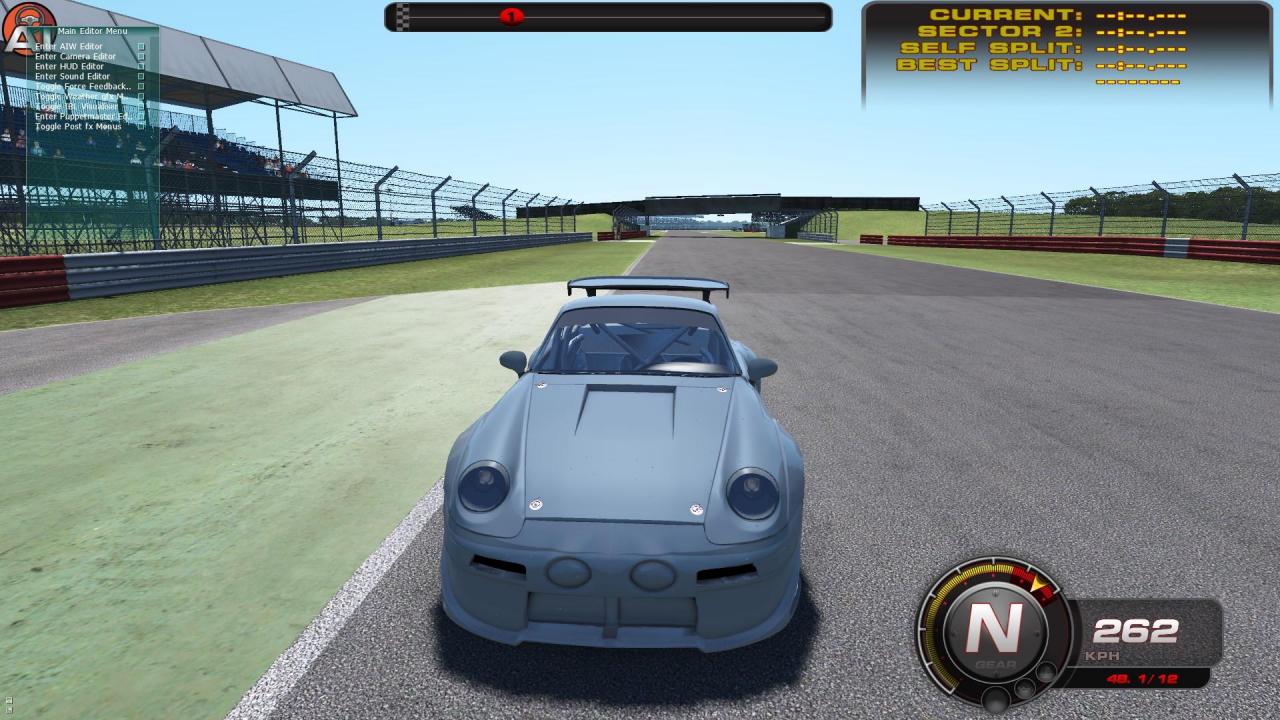Click the Main Editor Menu header
The height and width of the screenshot is (720, 1280).
(93, 30)
